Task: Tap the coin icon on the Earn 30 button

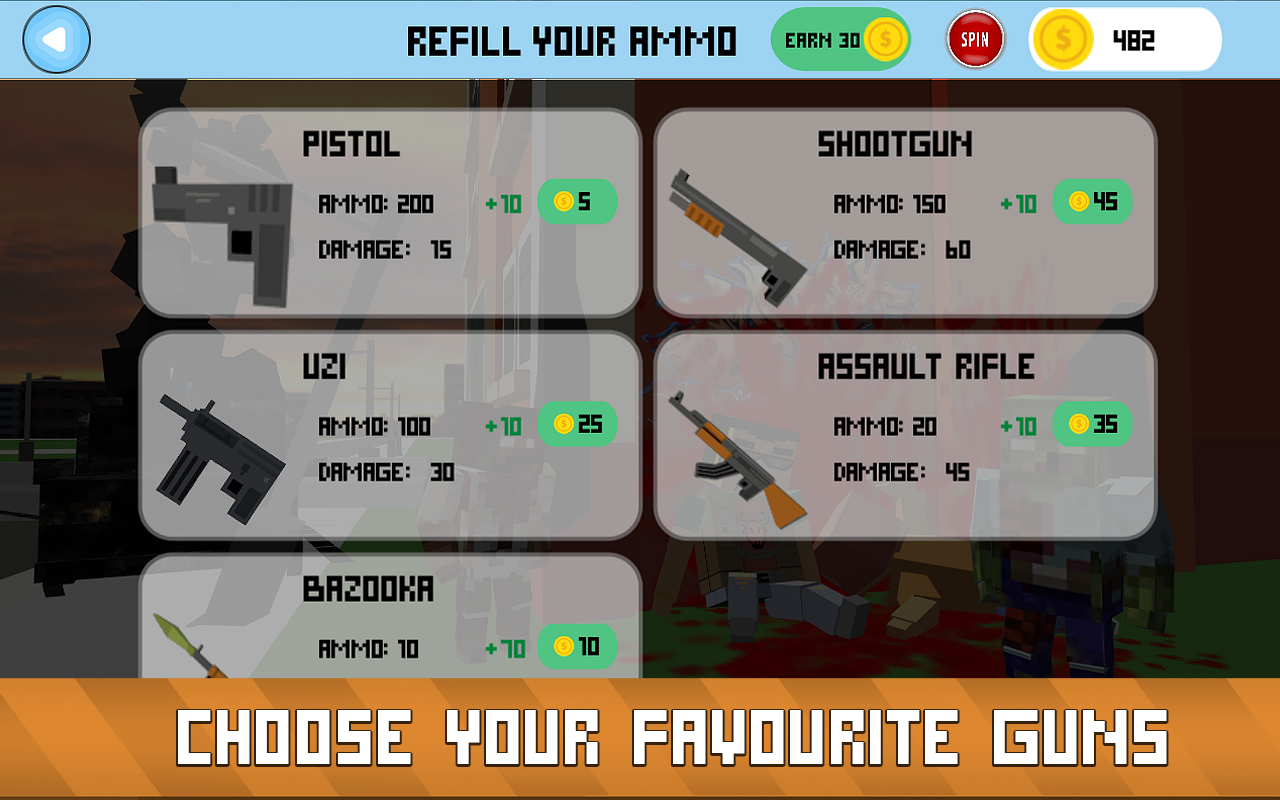Action: tap(884, 39)
